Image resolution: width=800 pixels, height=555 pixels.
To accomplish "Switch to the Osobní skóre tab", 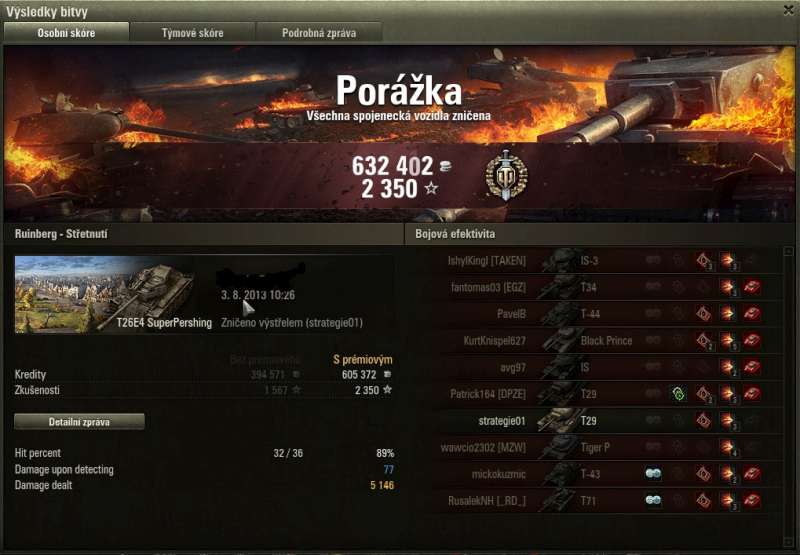I will tap(67, 33).
